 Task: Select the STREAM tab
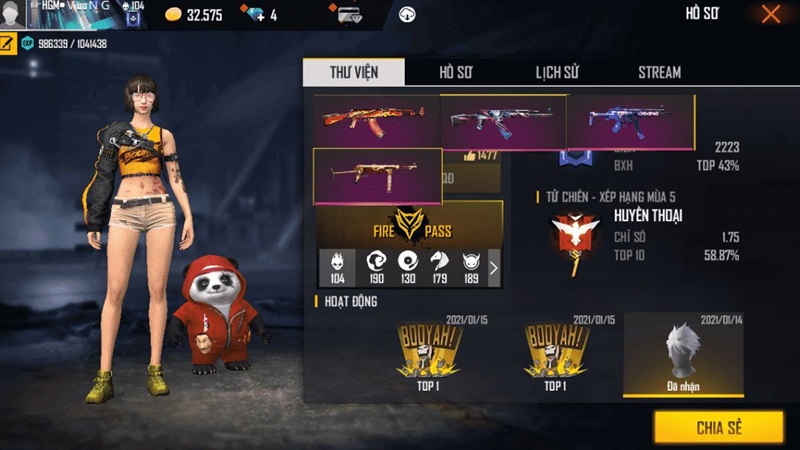pos(659,72)
